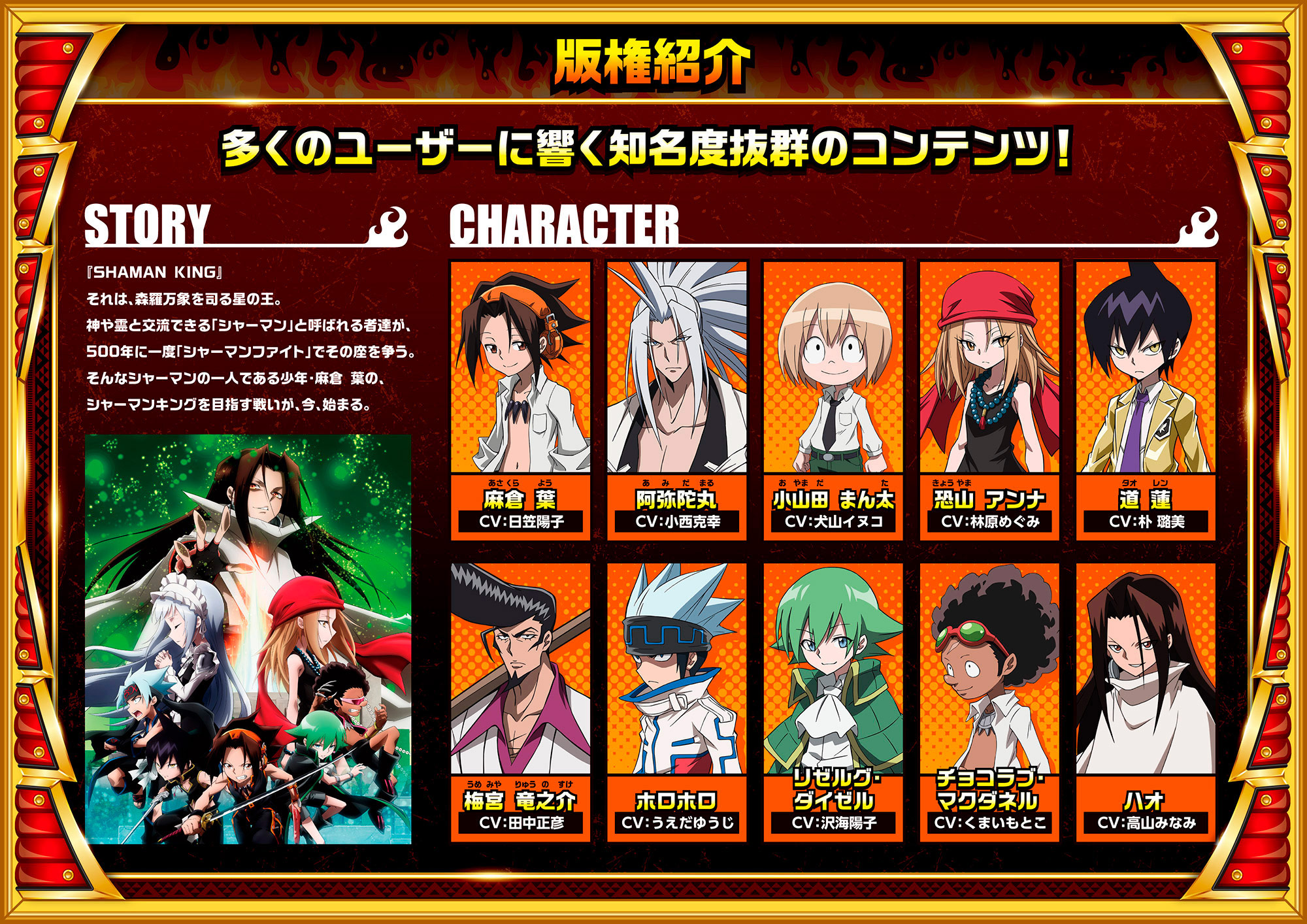Choose the 梅宮 竜之介 character card
The height and width of the screenshot is (924, 1307).
[520, 702]
